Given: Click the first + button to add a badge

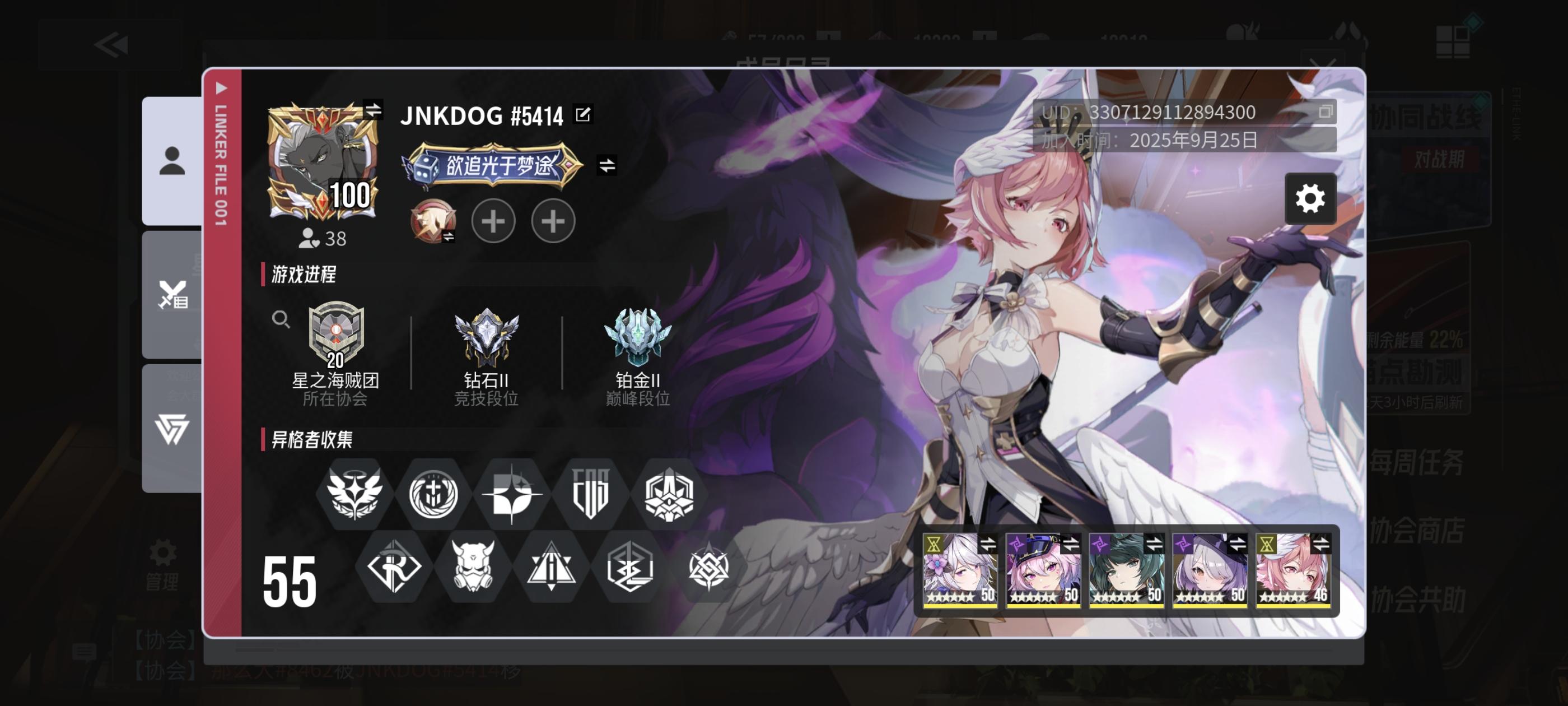Looking at the screenshot, I should [494, 221].
